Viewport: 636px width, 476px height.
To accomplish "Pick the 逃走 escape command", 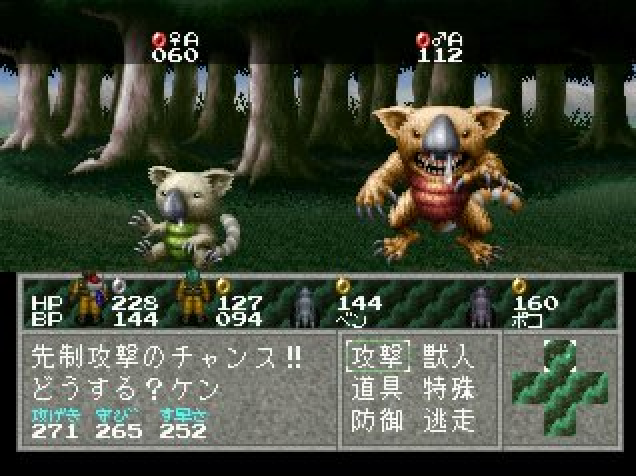I will [447, 421].
